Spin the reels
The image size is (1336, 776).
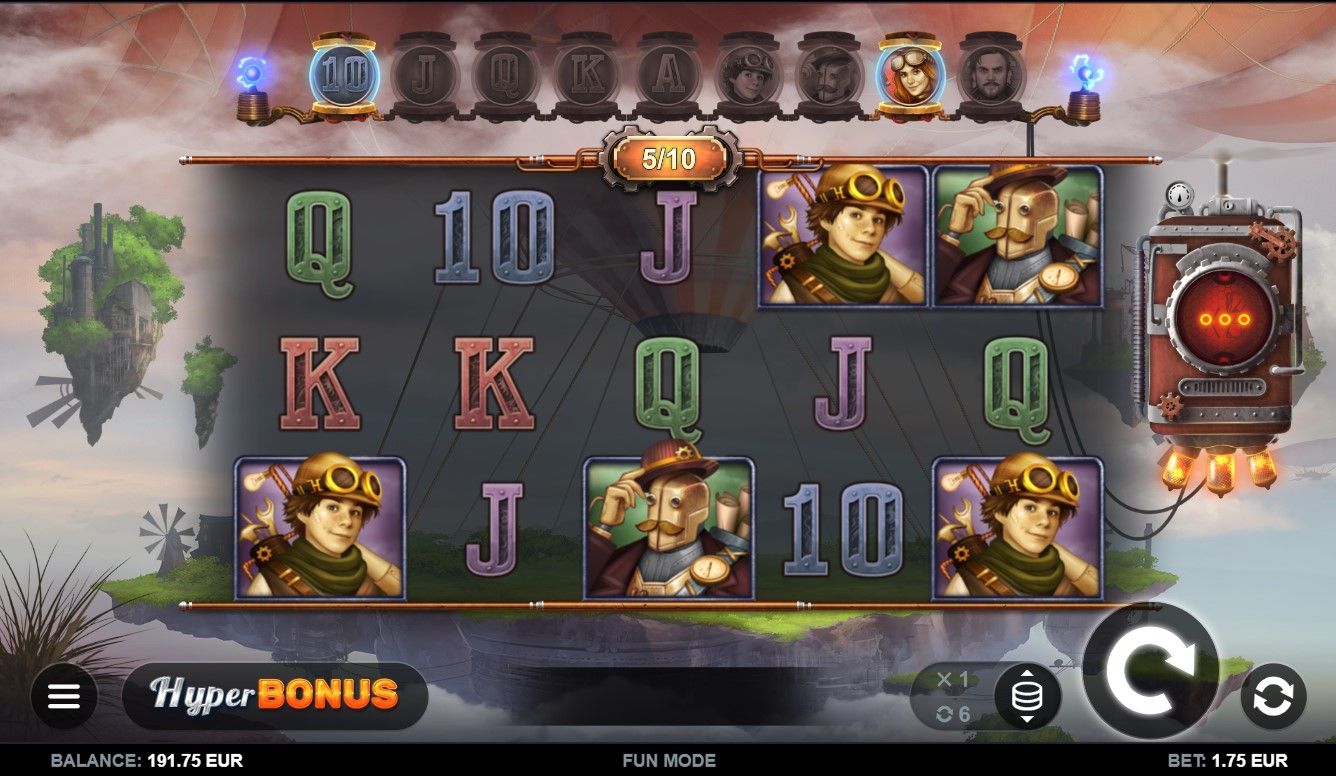coord(1151,671)
